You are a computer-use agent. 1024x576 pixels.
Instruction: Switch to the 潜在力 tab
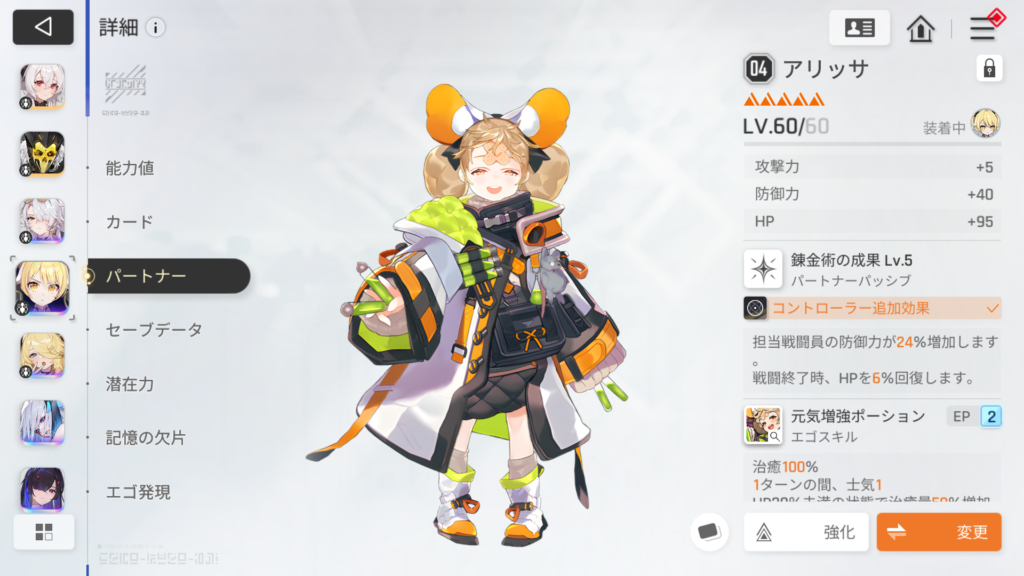[130, 384]
